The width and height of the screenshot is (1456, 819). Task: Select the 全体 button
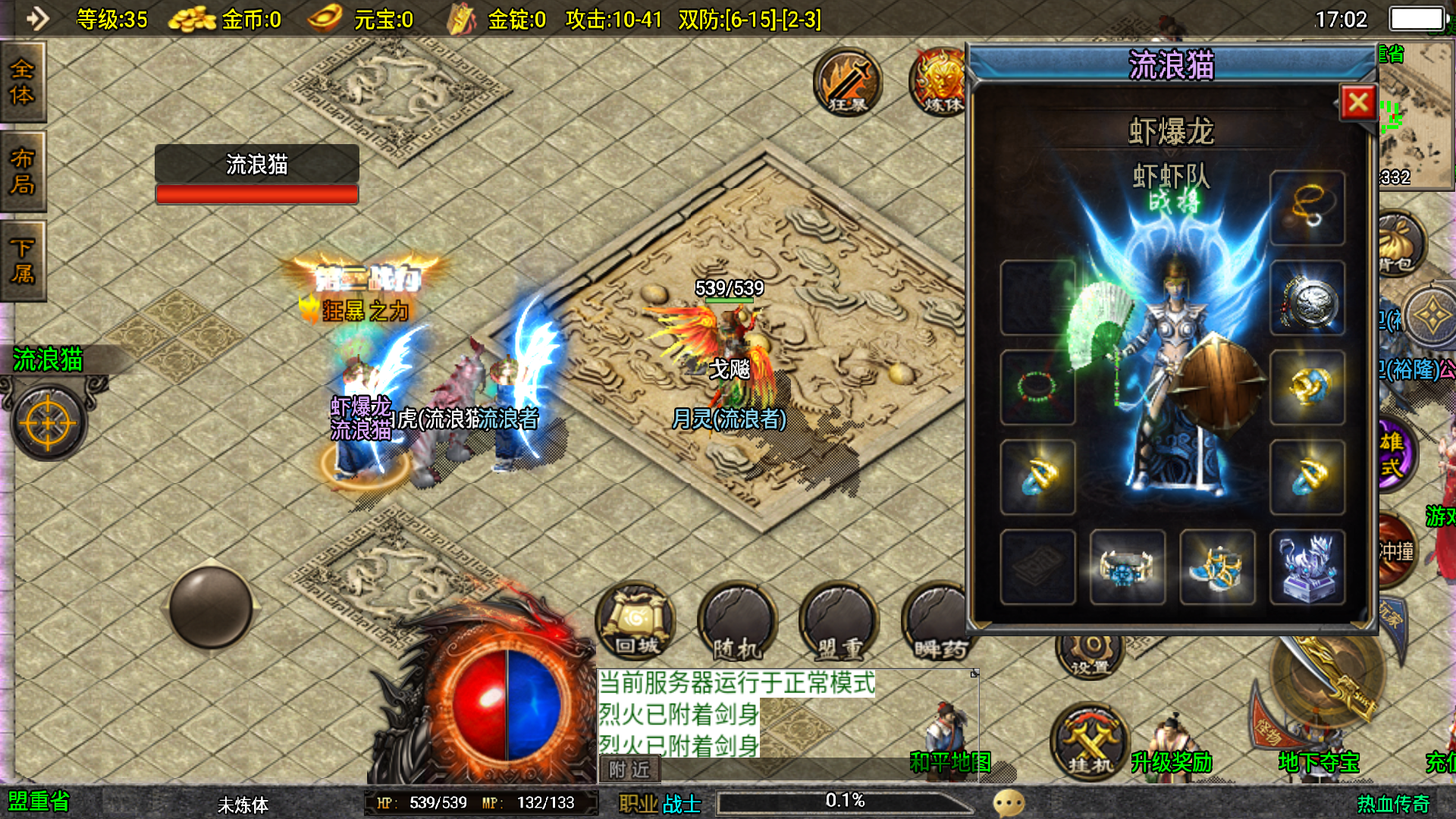pyautogui.click(x=23, y=82)
